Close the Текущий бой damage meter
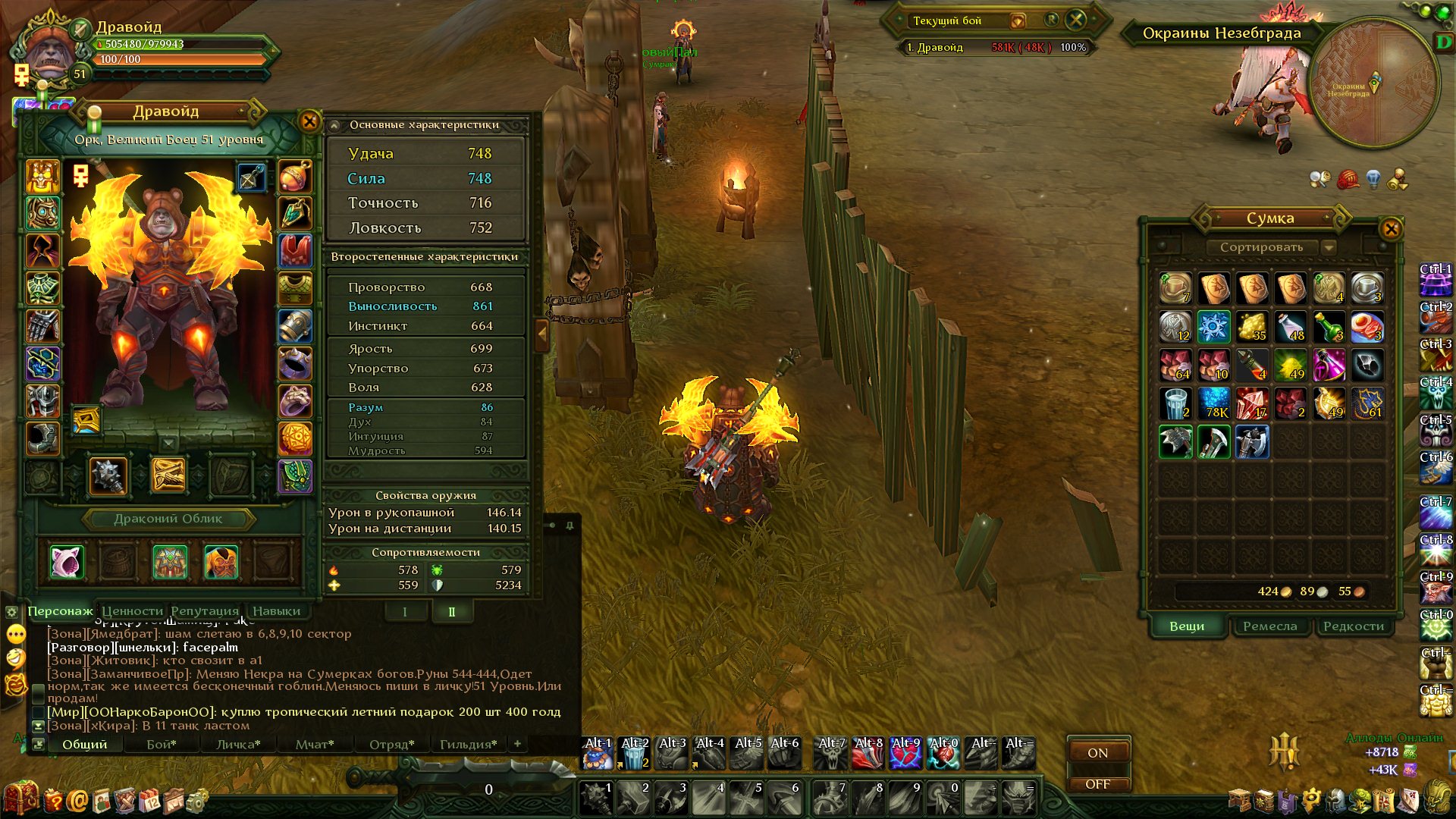Screen dimensions: 1456x819 (x=1076, y=20)
